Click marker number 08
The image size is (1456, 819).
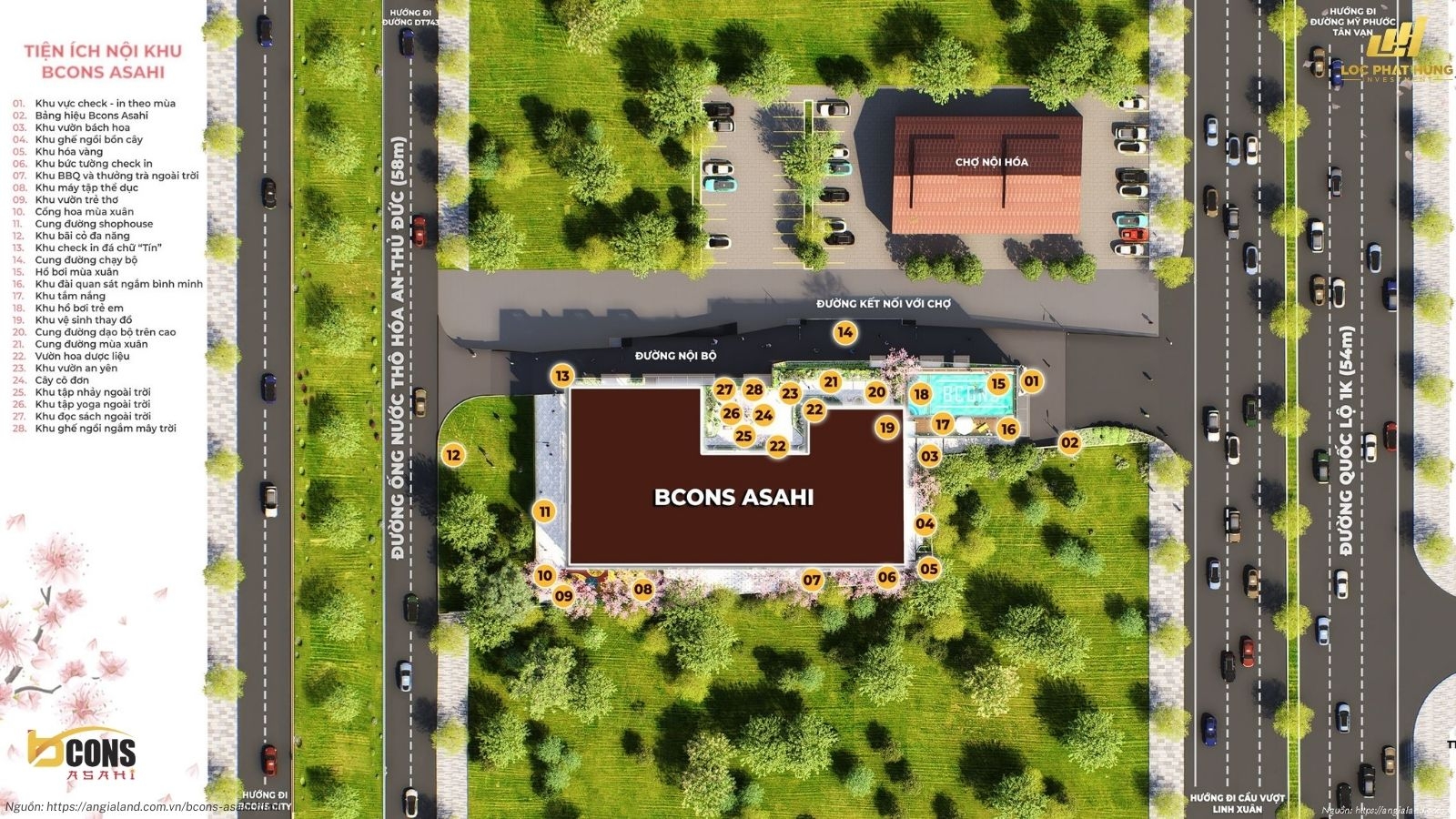tap(643, 589)
